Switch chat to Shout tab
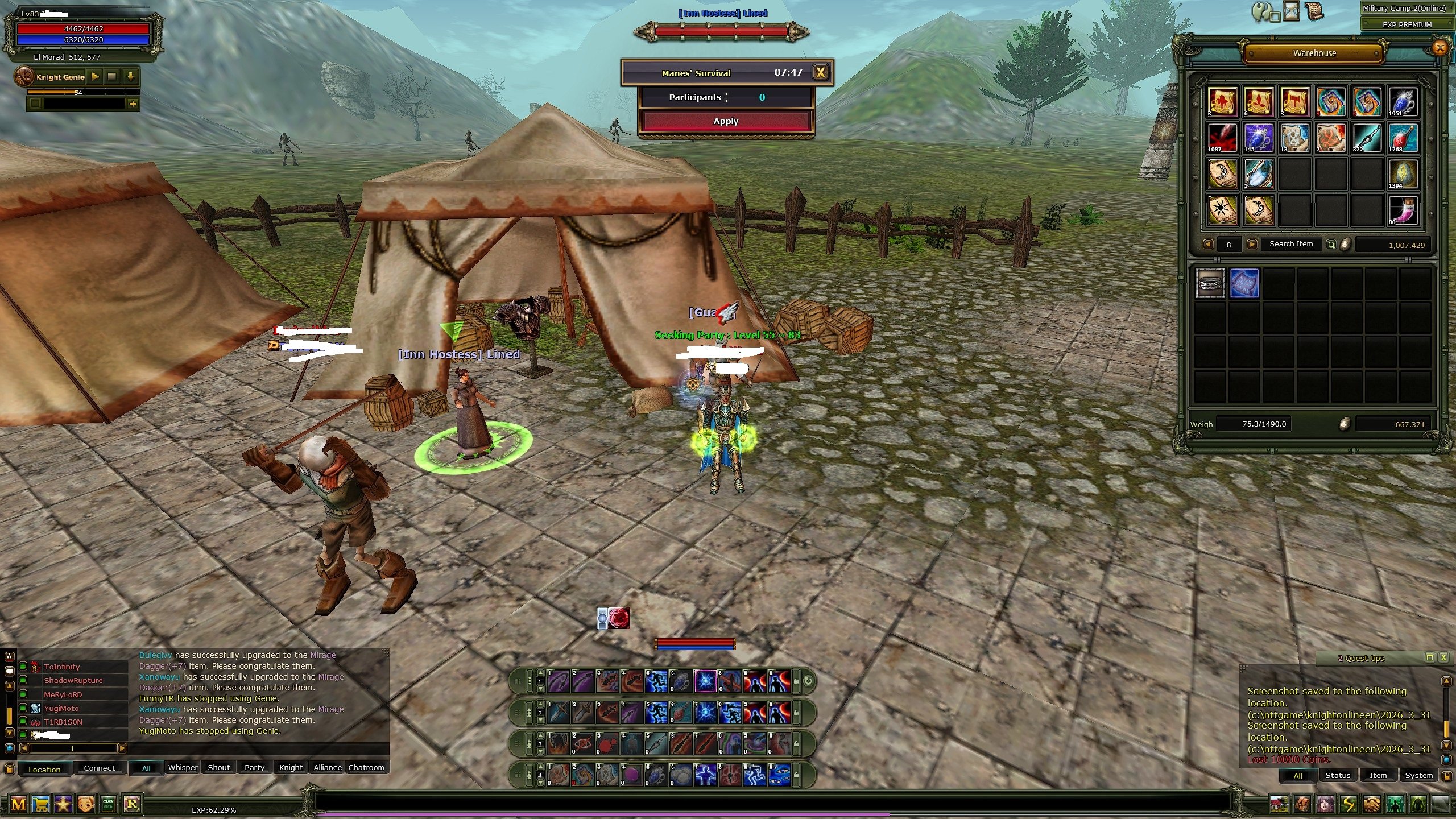Screen dimensions: 1456x819 click(x=219, y=768)
